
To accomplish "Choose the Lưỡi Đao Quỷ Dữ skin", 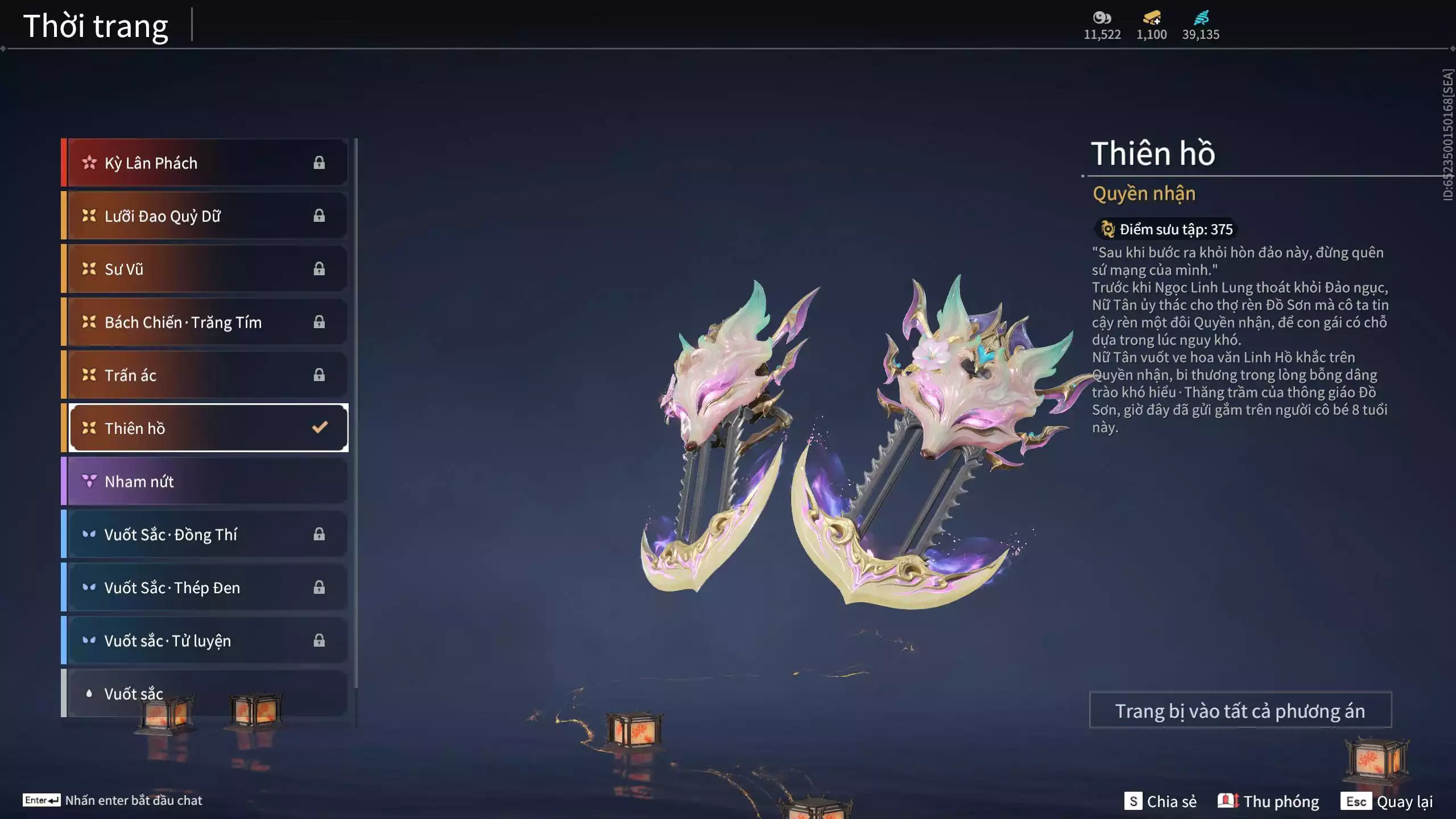I will click(x=205, y=216).
